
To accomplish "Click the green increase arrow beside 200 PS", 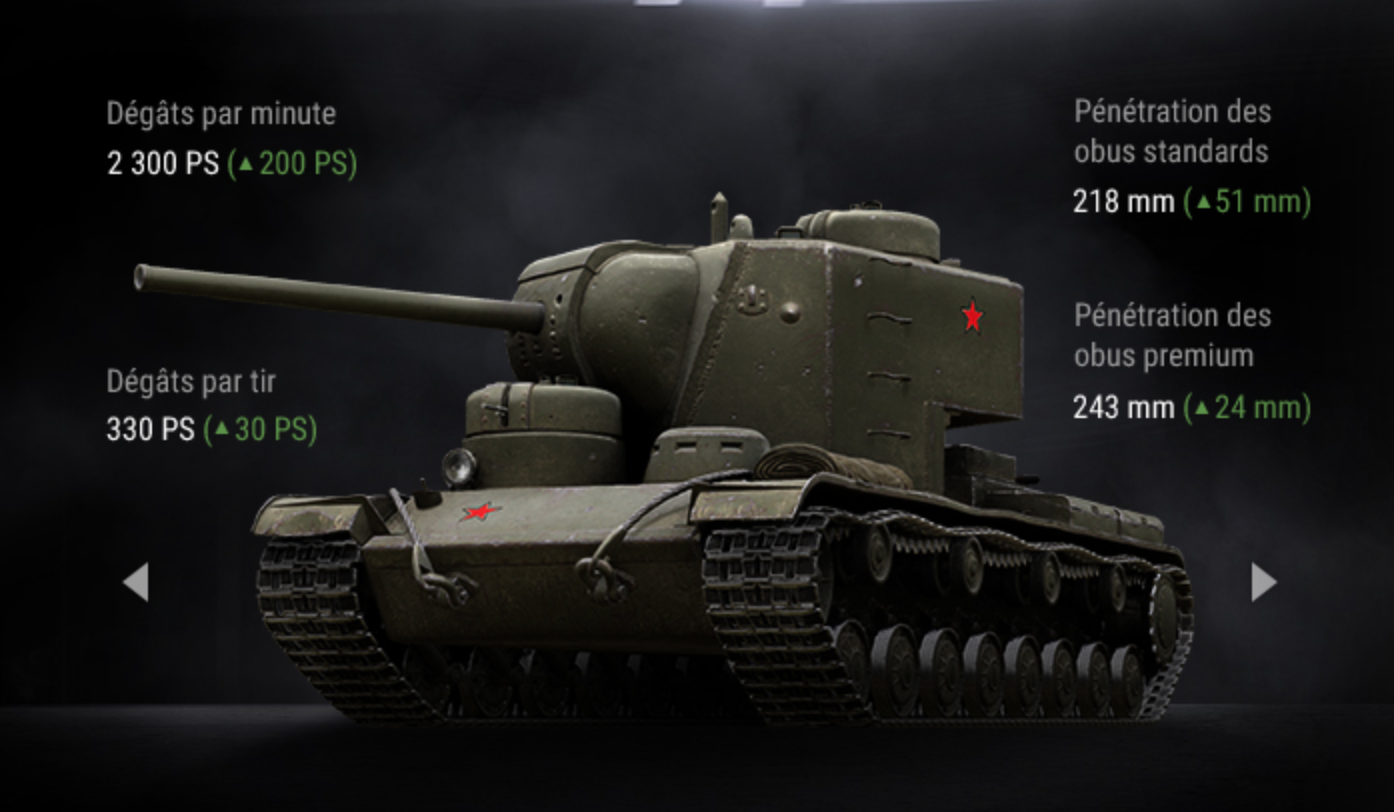I will tap(248, 163).
